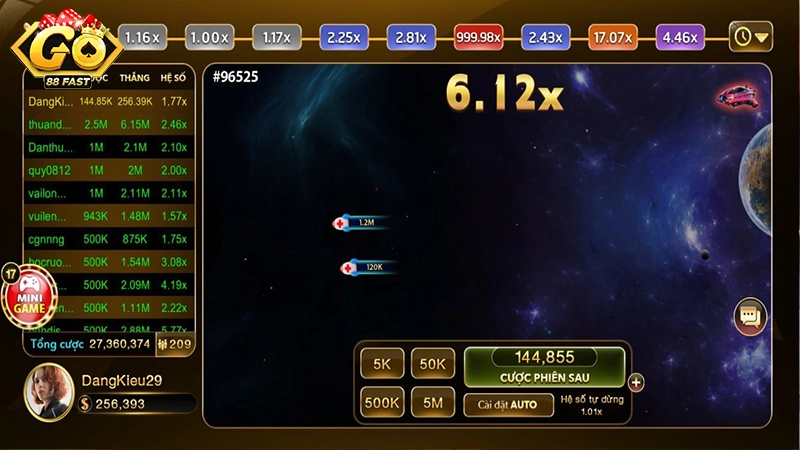View the 999.98x history result

tap(477, 38)
